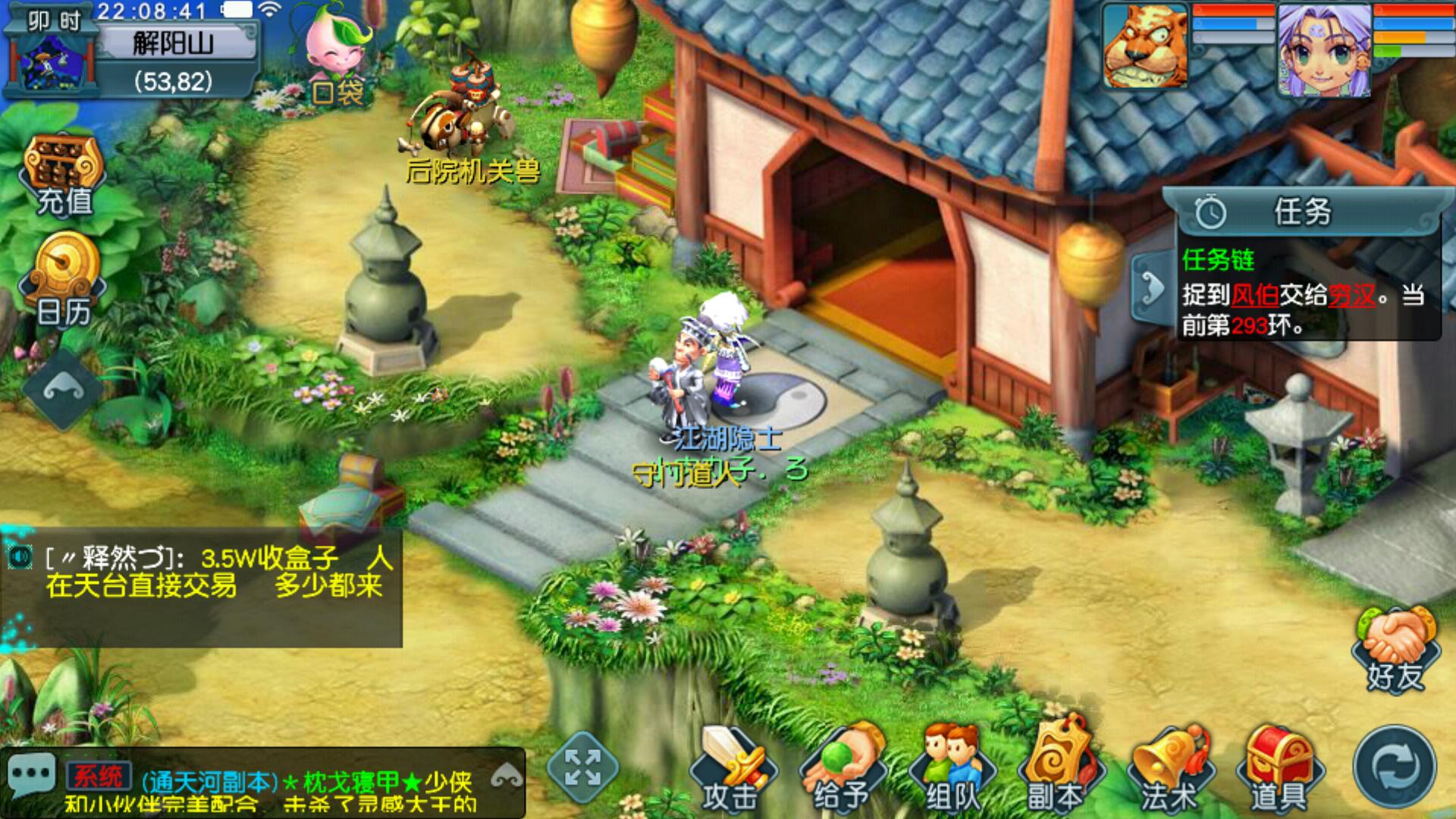Open the 给予 give menu
Screen dimensions: 1456x819
[x=841, y=770]
